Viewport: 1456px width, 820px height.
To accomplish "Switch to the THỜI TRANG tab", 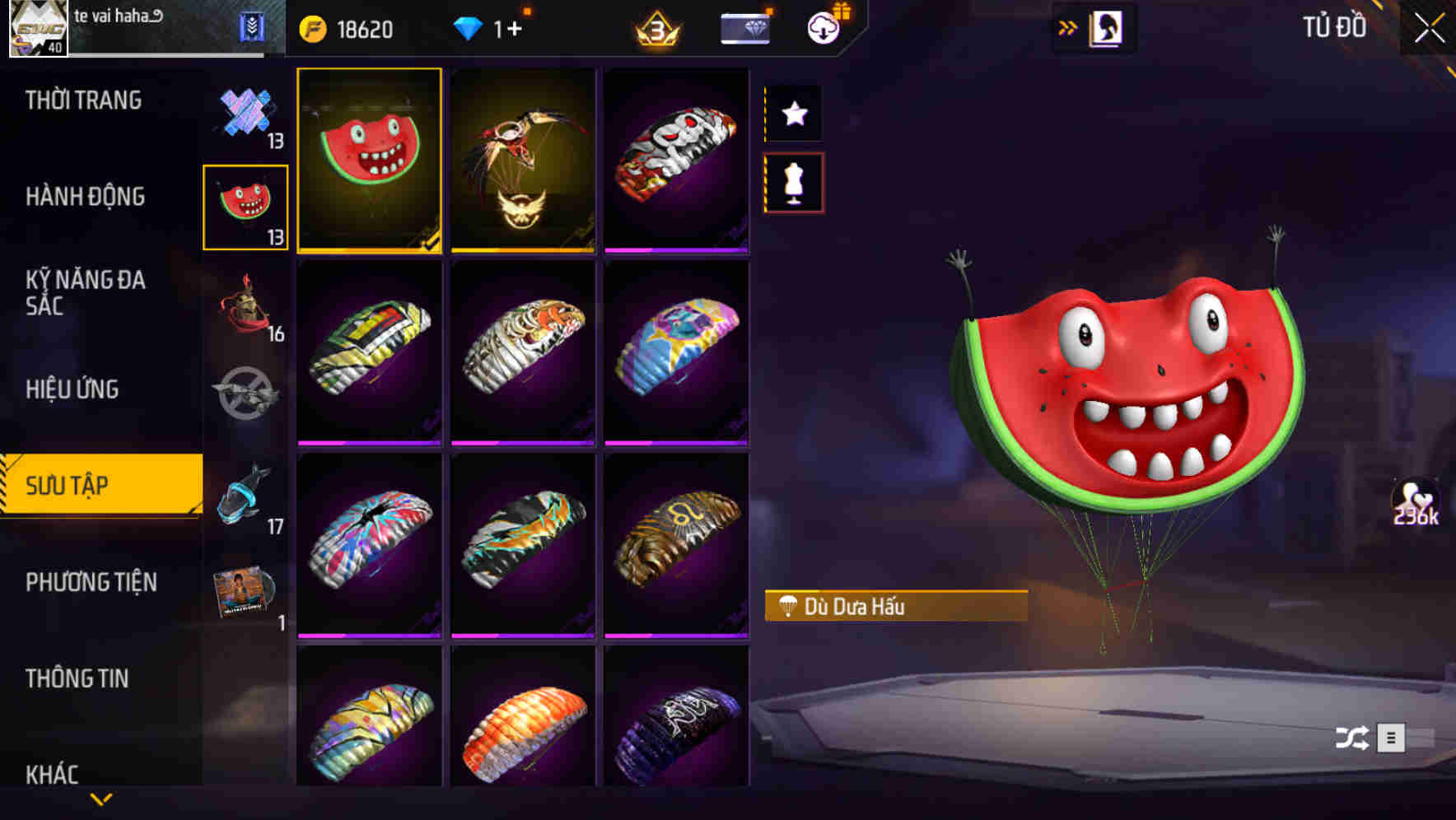I will coord(85,100).
